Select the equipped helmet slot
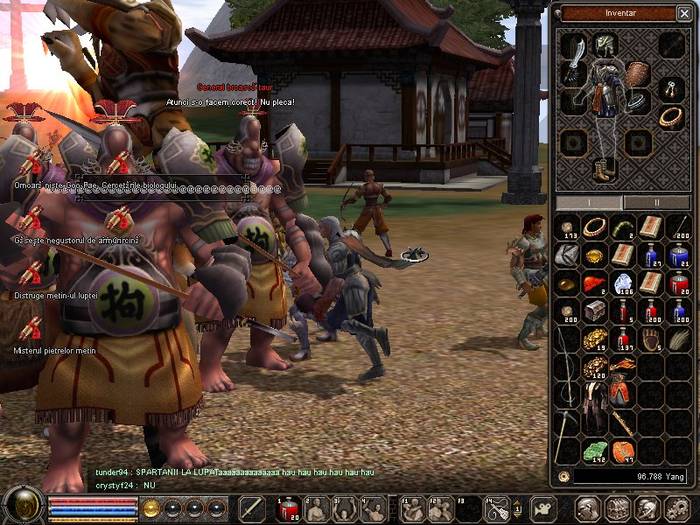This screenshot has height=525, width=700. coord(606,45)
